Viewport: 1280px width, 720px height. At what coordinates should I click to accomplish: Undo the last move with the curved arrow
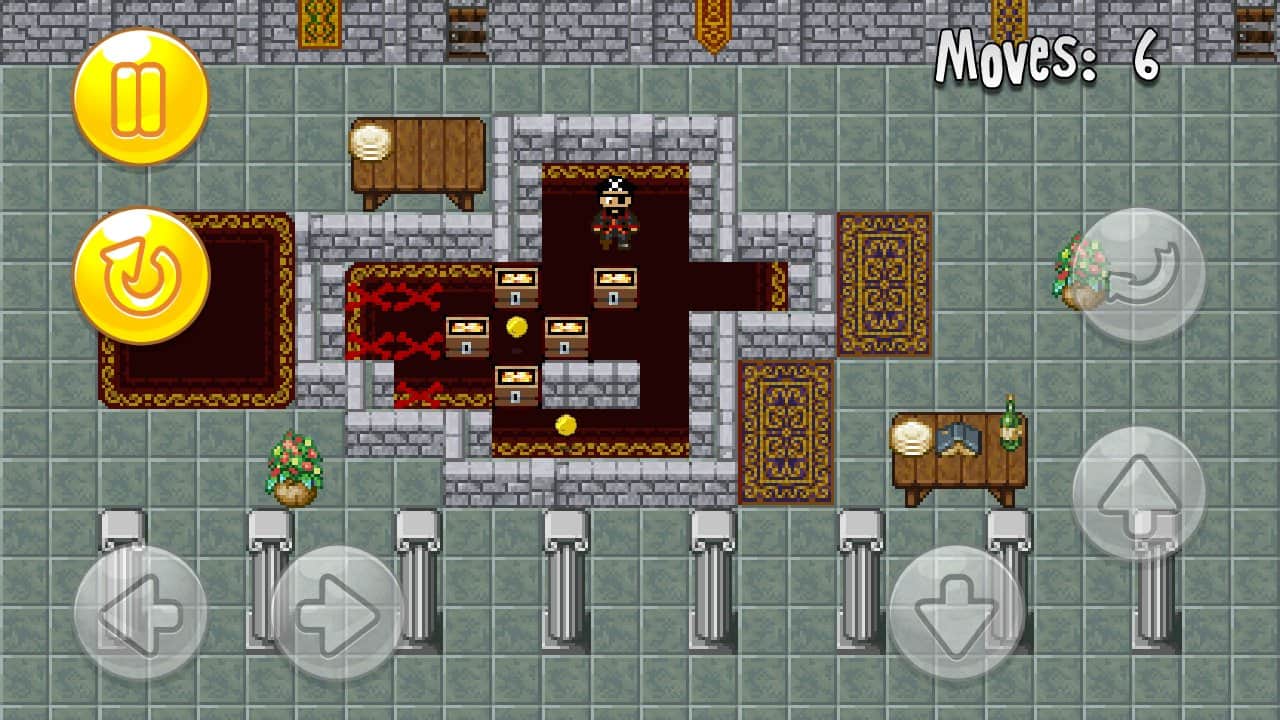pos(1139,275)
